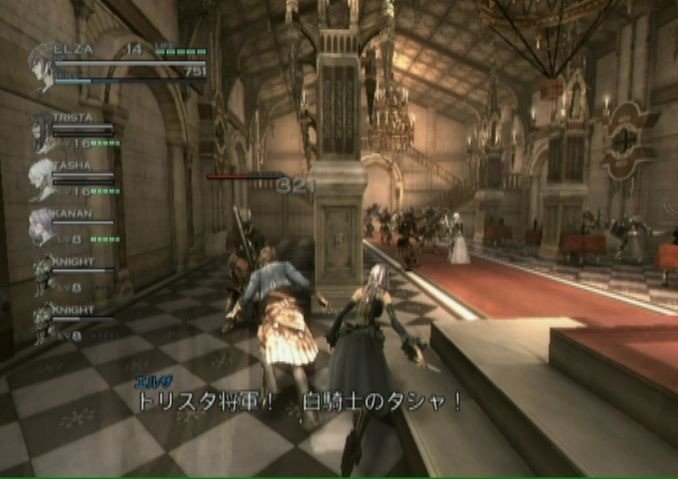This screenshot has width=678, height=479.
Task: Click Tasha's party portrait
Action: coord(41,178)
